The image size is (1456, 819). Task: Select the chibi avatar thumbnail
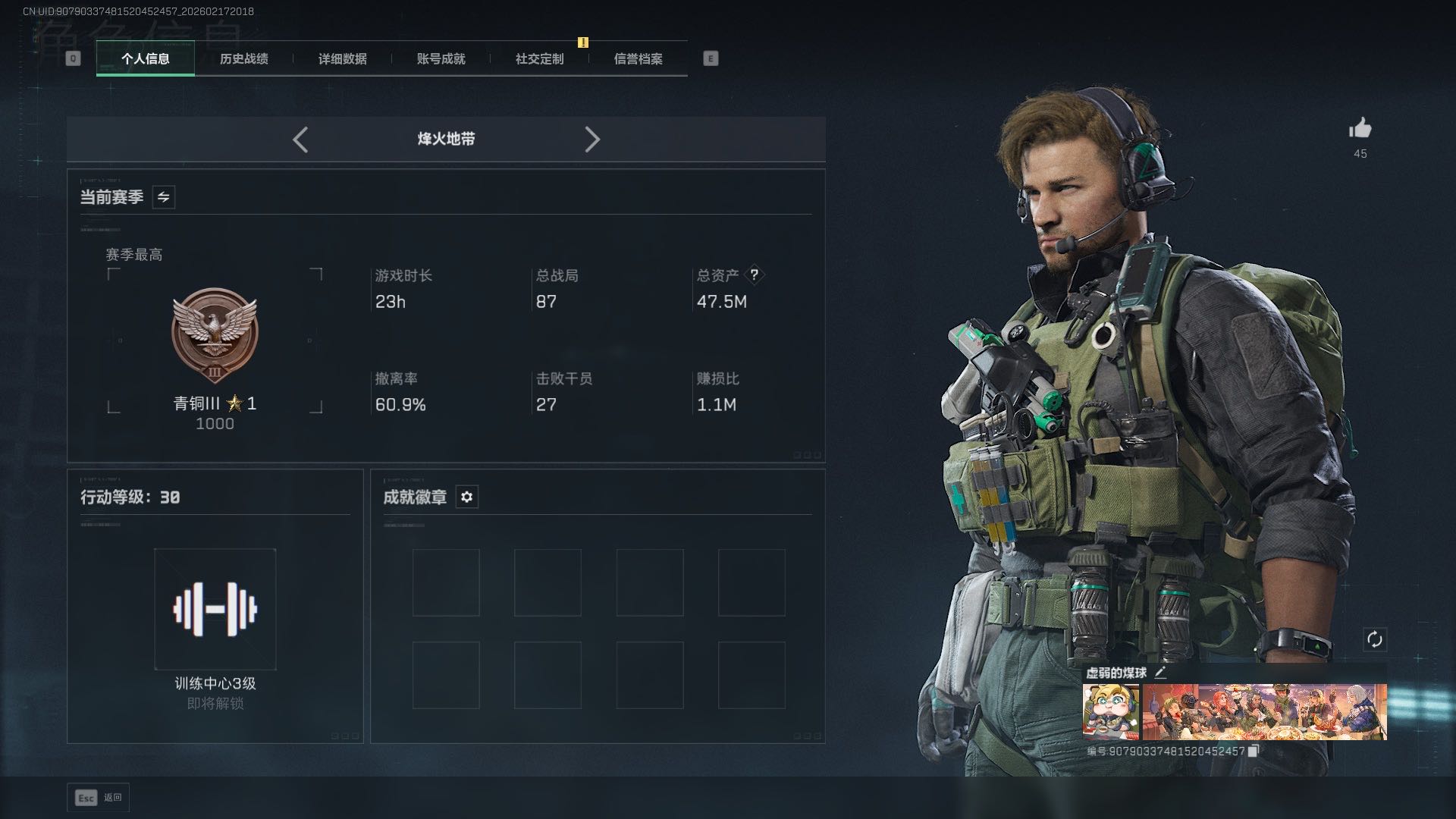pyautogui.click(x=1110, y=711)
